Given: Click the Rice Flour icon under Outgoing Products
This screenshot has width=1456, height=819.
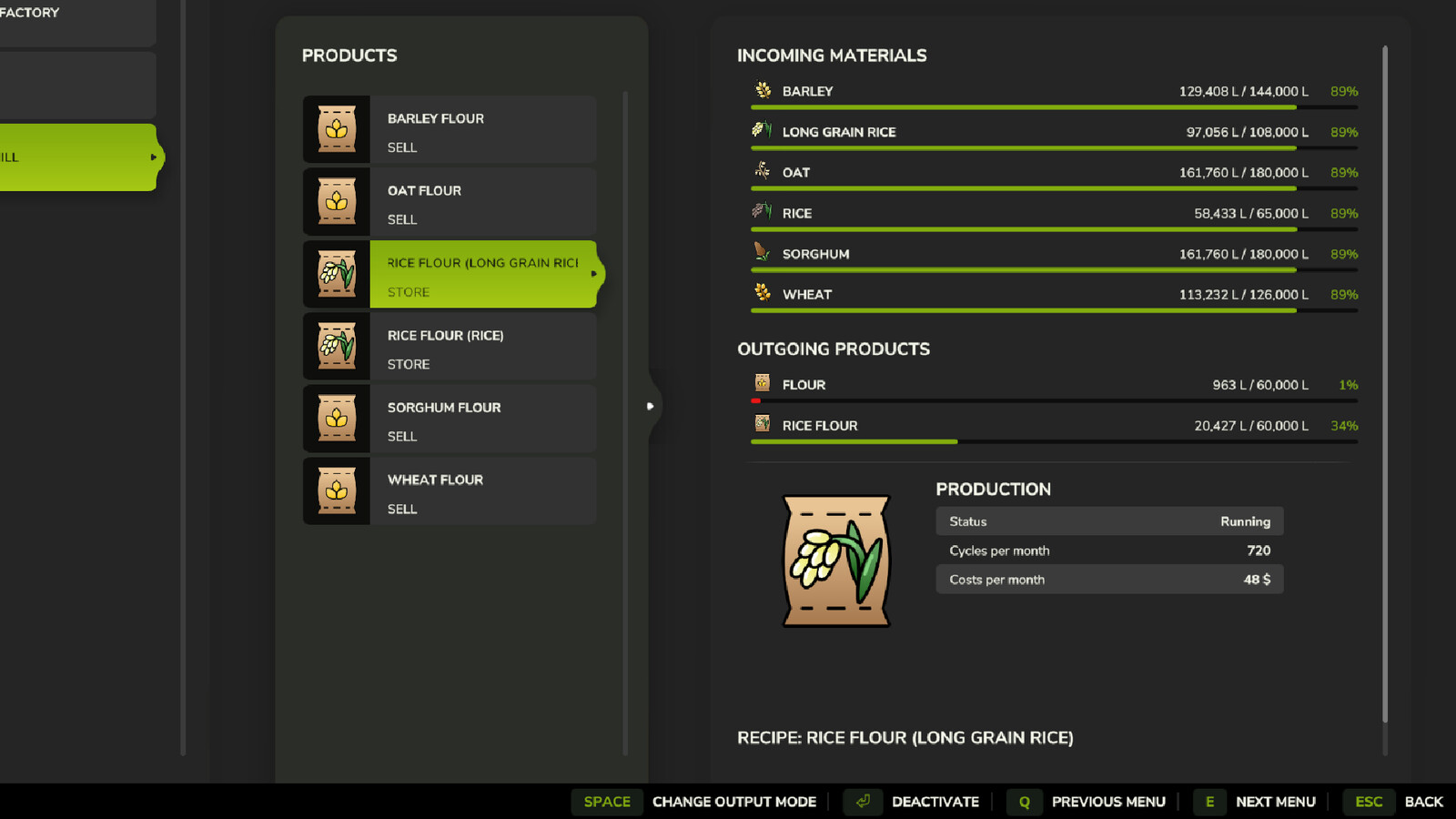Looking at the screenshot, I should [761, 423].
